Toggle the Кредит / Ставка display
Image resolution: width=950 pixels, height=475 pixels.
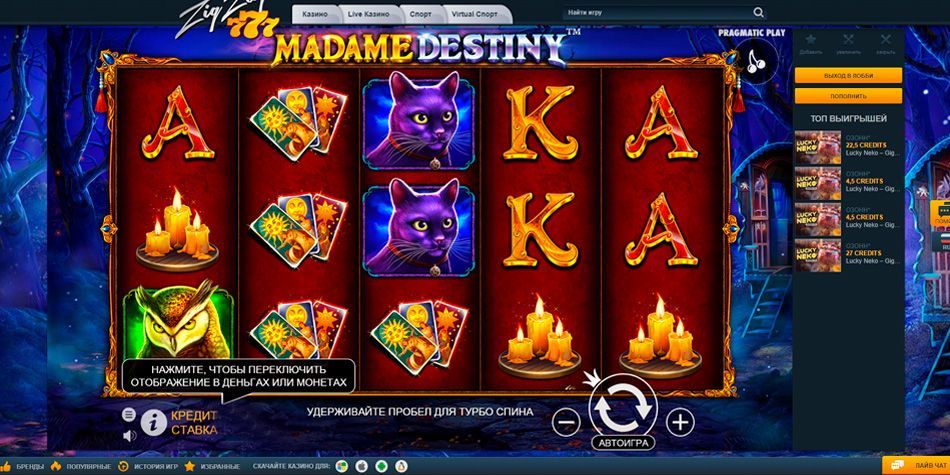pyautogui.click(x=194, y=422)
